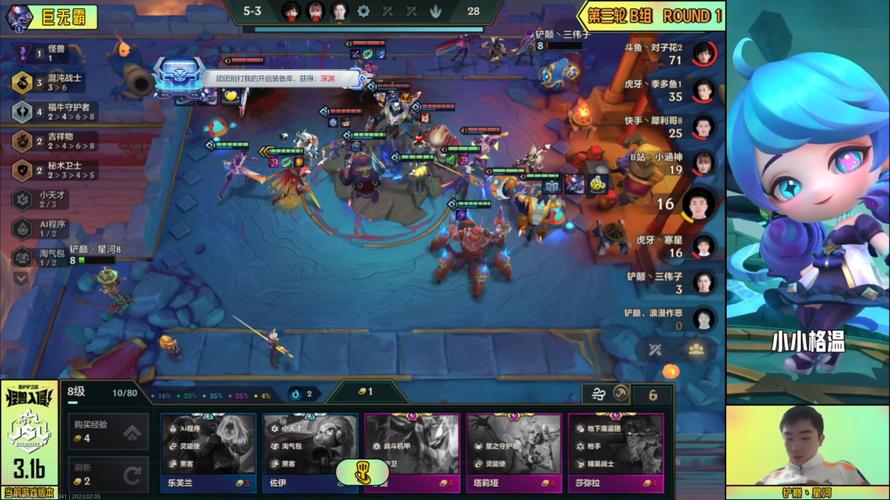
Task: Refresh the shop with the 刷新 button
Action: click(109, 474)
